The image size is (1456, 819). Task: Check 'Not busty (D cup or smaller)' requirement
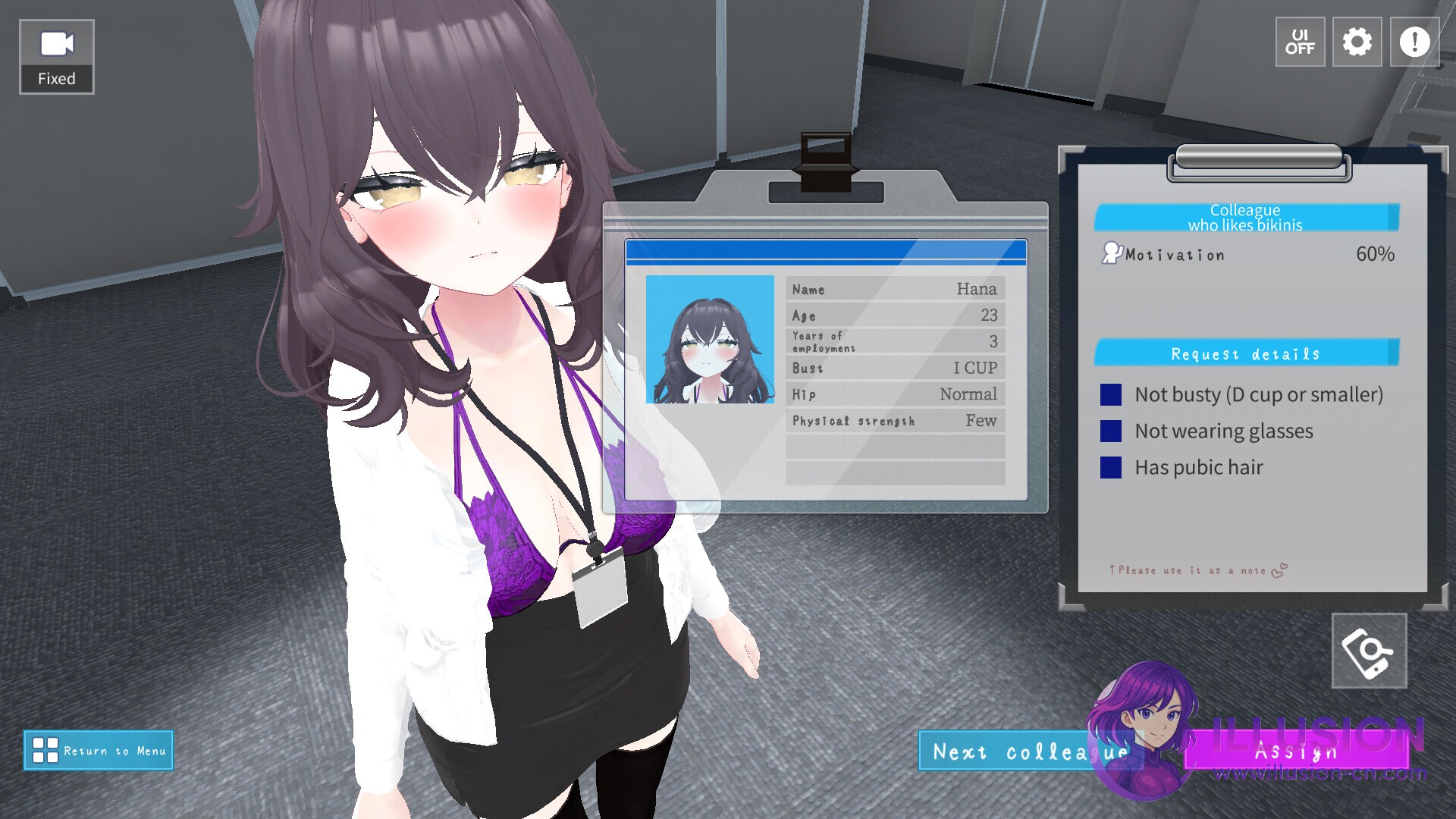tap(1110, 394)
